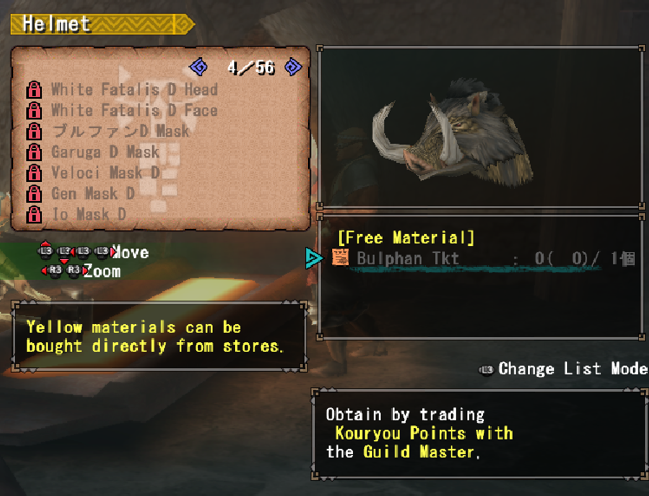Select Veloci Mask D armor entry

[x=105, y=173]
